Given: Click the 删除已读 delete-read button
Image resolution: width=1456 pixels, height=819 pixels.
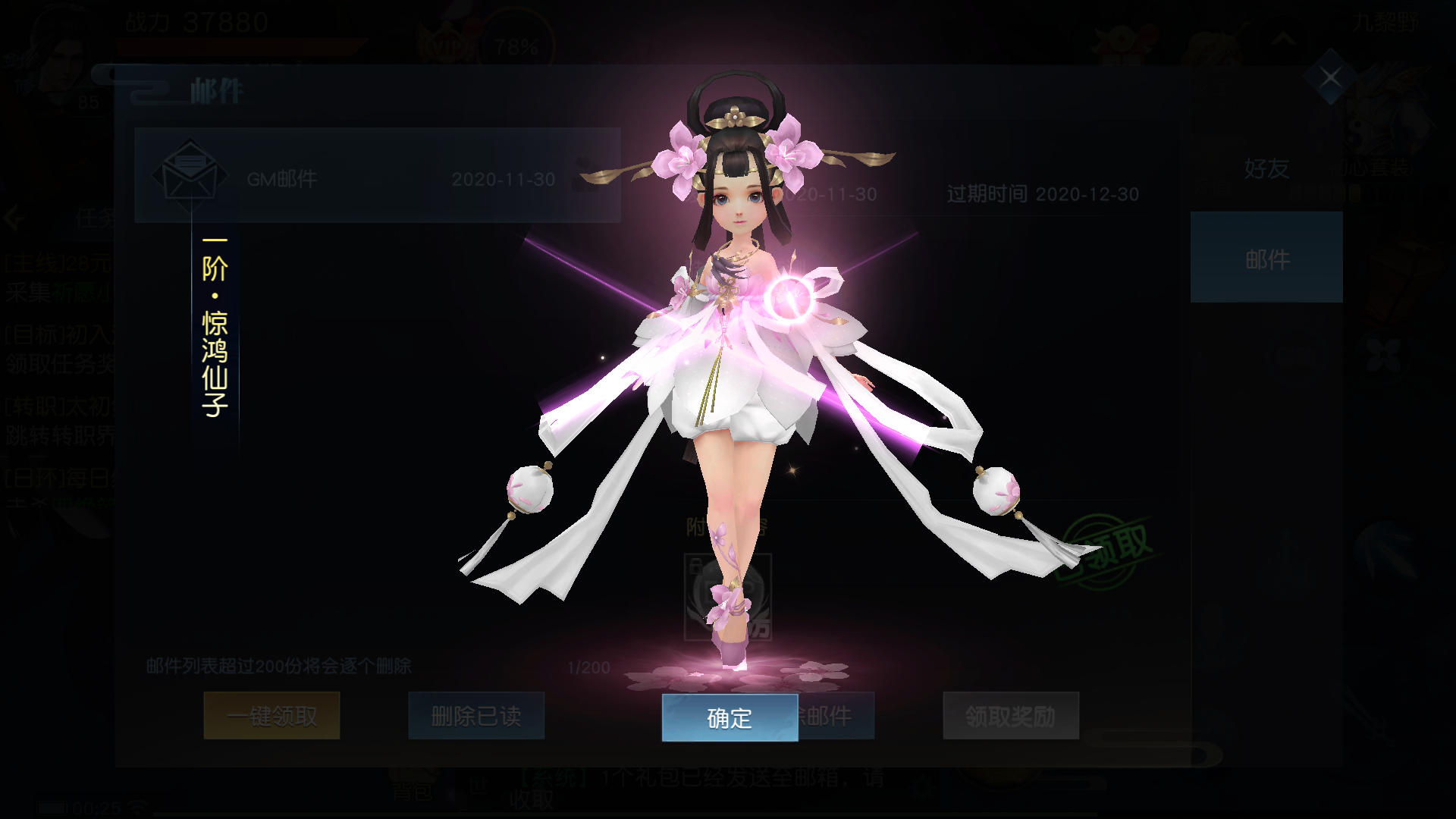Looking at the screenshot, I should pos(476,716).
